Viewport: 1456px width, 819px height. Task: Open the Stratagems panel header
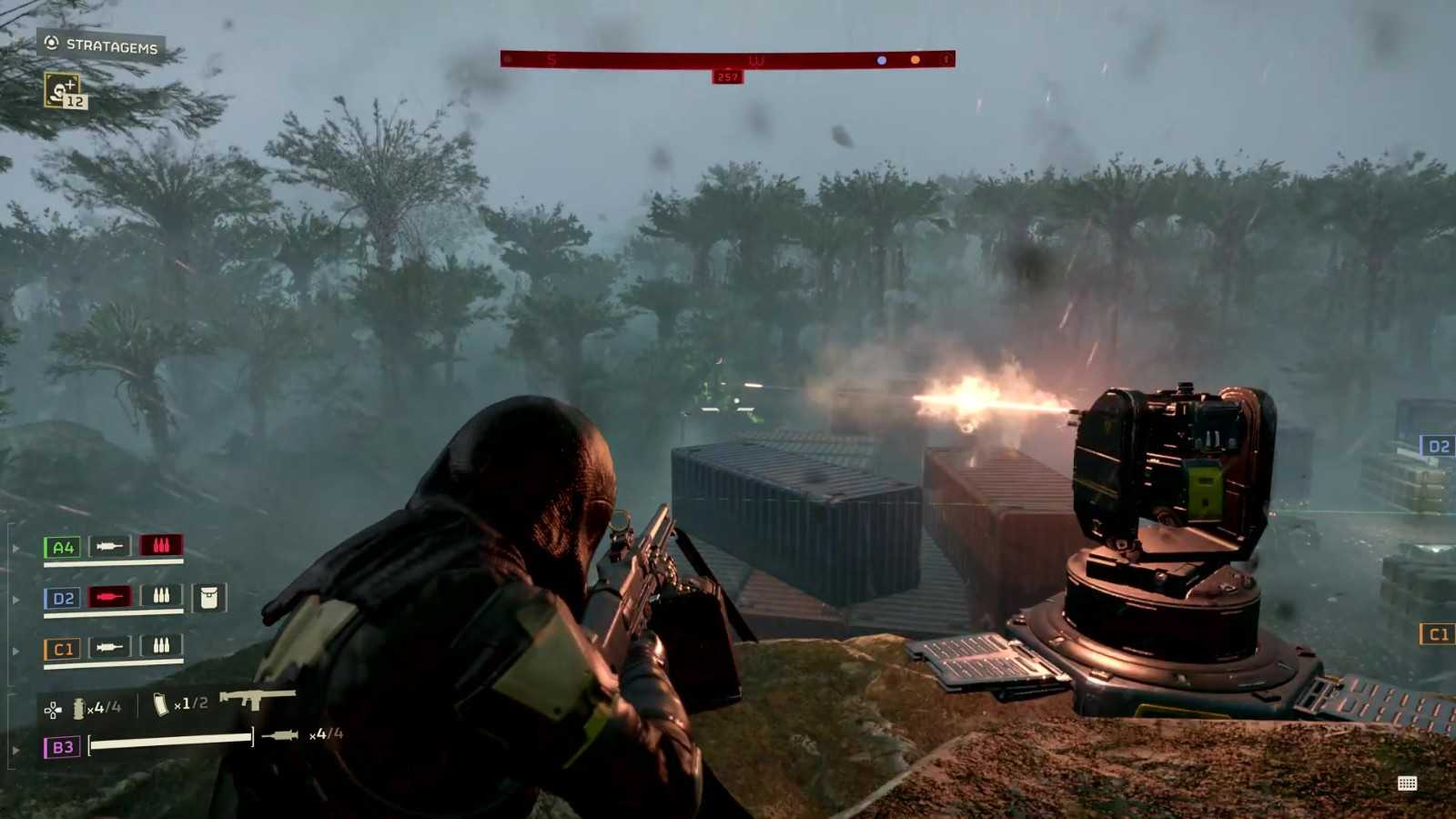pyautogui.click(x=101, y=45)
